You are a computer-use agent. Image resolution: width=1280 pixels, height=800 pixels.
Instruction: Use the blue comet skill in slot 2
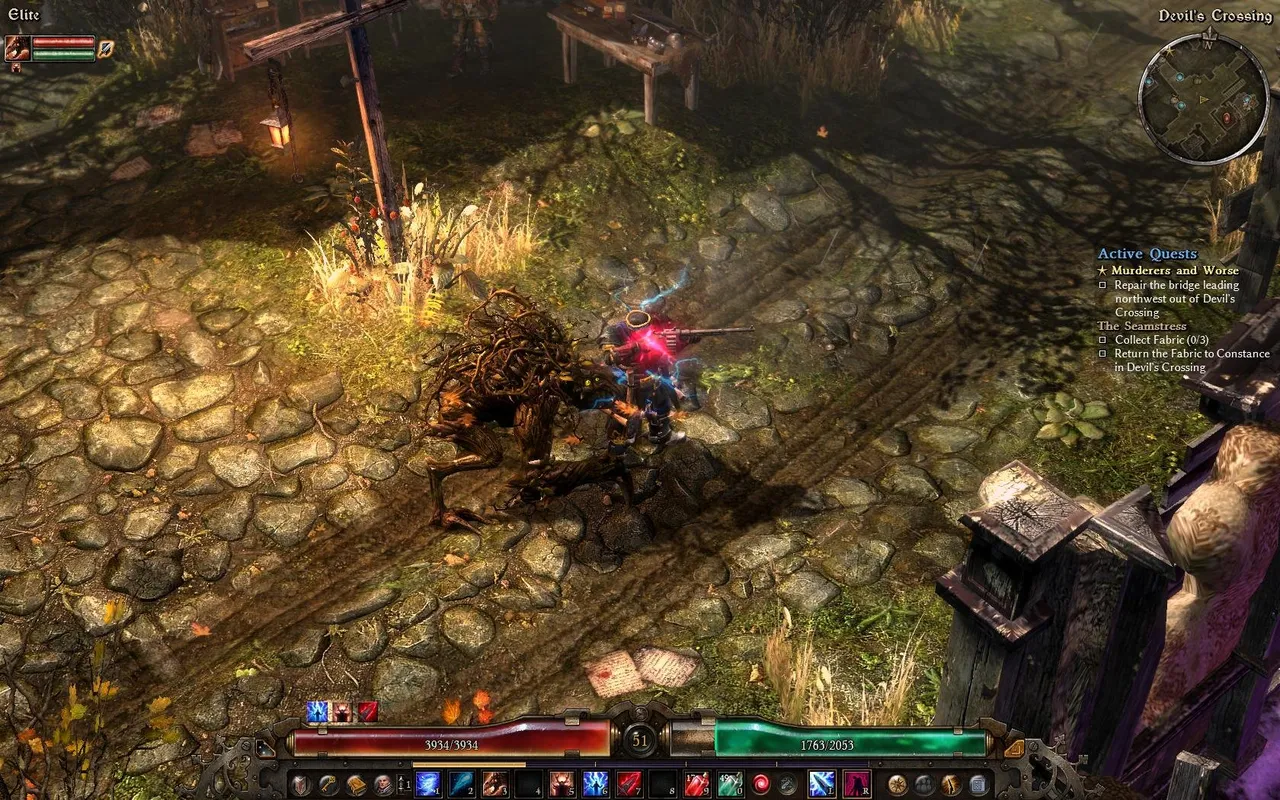coord(461,784)
